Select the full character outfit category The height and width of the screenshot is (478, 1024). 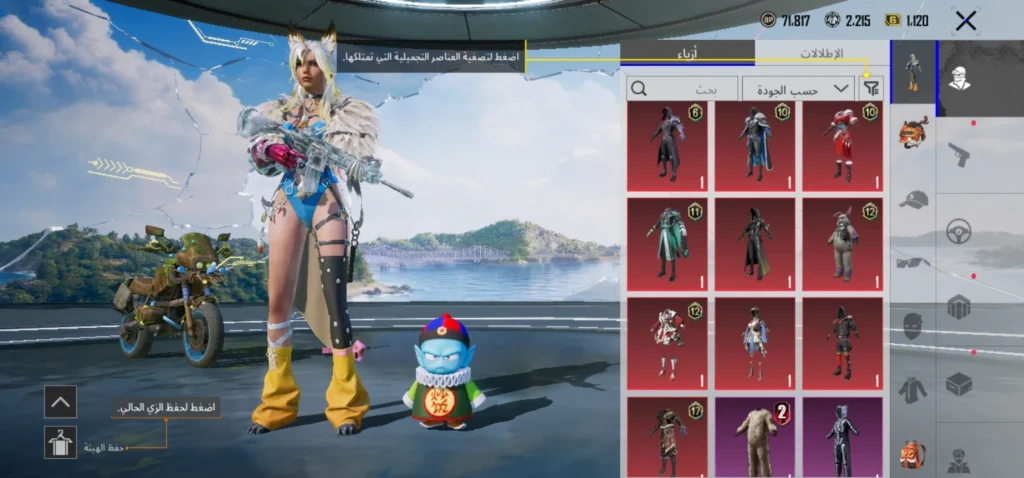point(913,72)
